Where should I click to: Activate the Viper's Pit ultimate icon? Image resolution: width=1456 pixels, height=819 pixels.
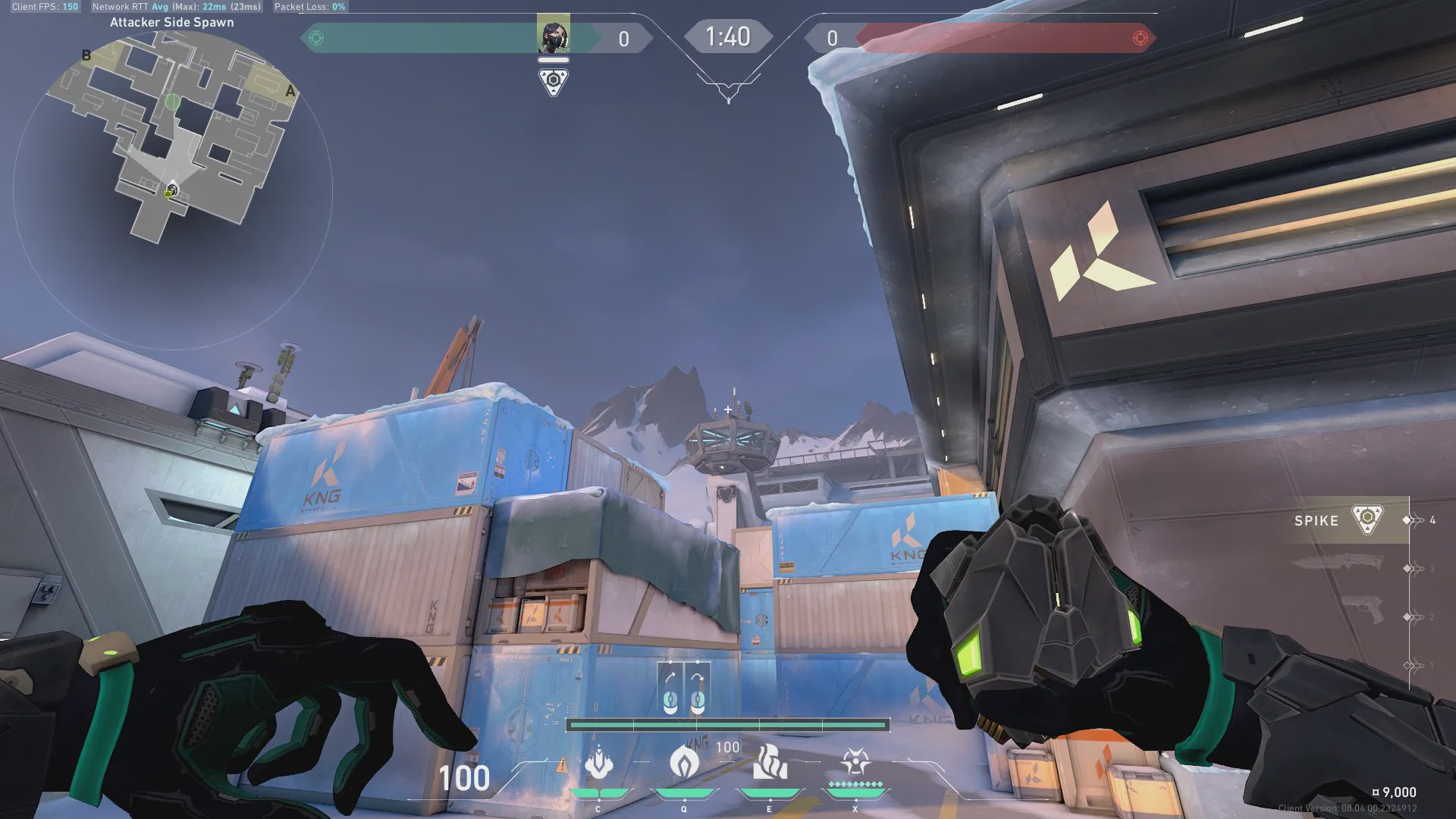[x=855, y=762]
